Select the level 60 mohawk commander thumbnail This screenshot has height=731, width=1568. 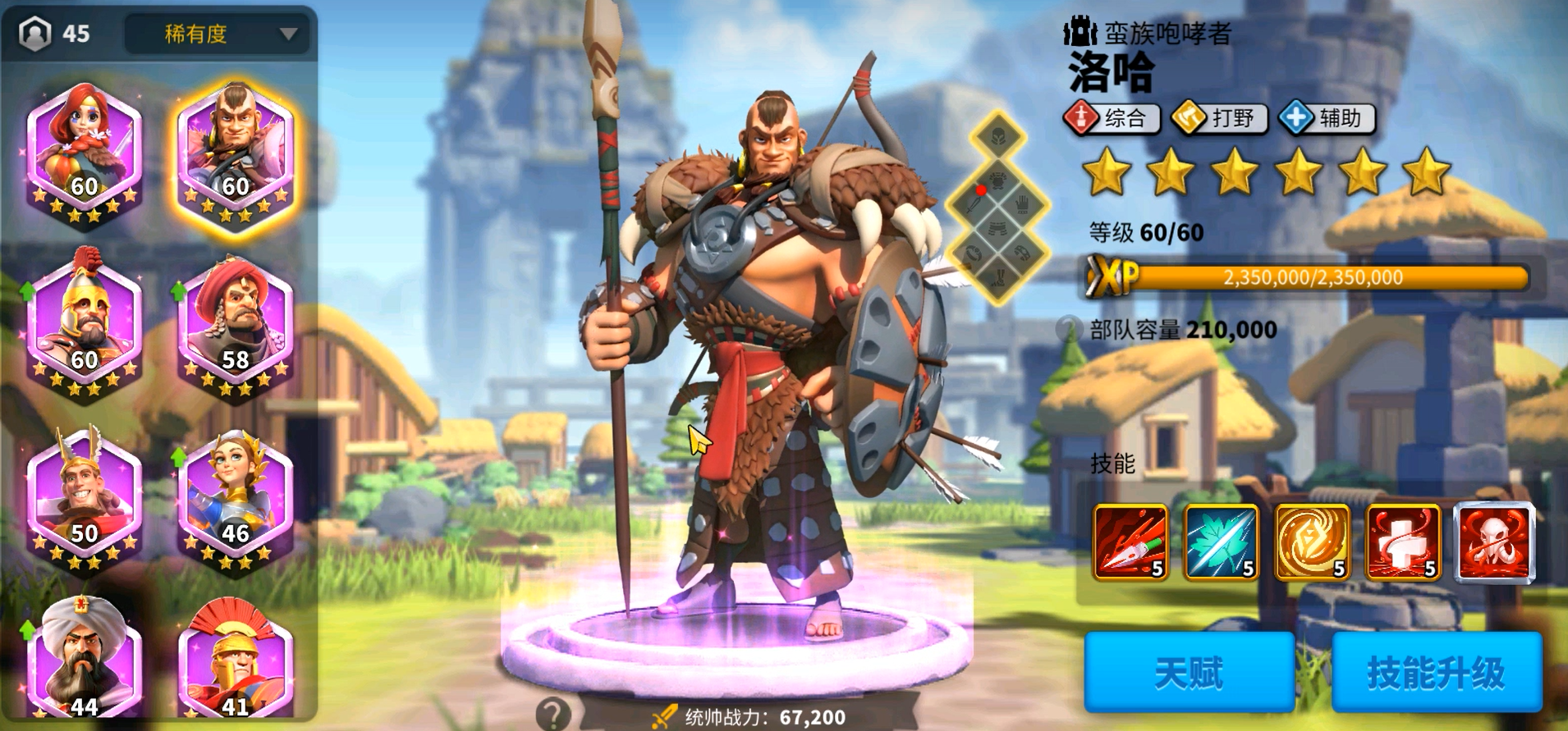point(234,152)
